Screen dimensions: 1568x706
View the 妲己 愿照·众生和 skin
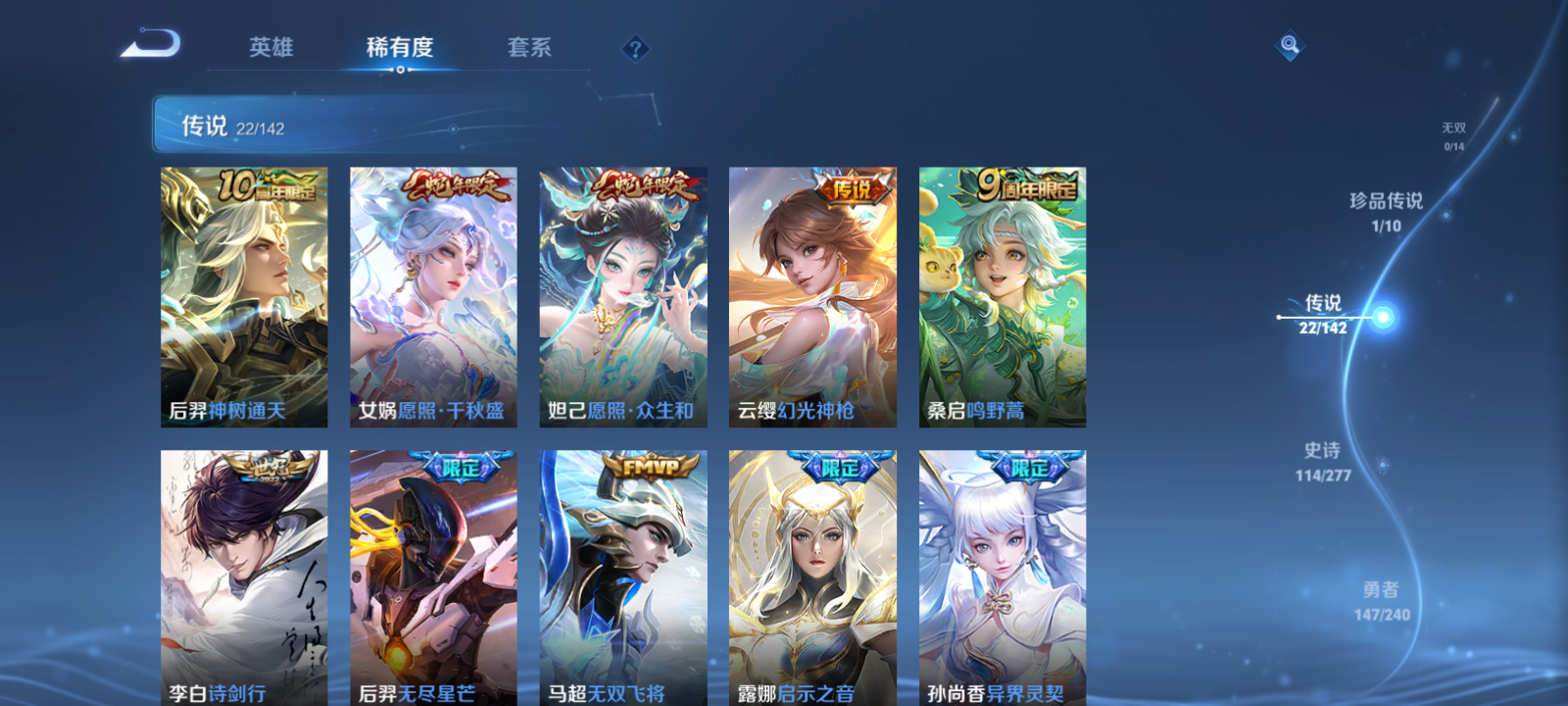623,294
